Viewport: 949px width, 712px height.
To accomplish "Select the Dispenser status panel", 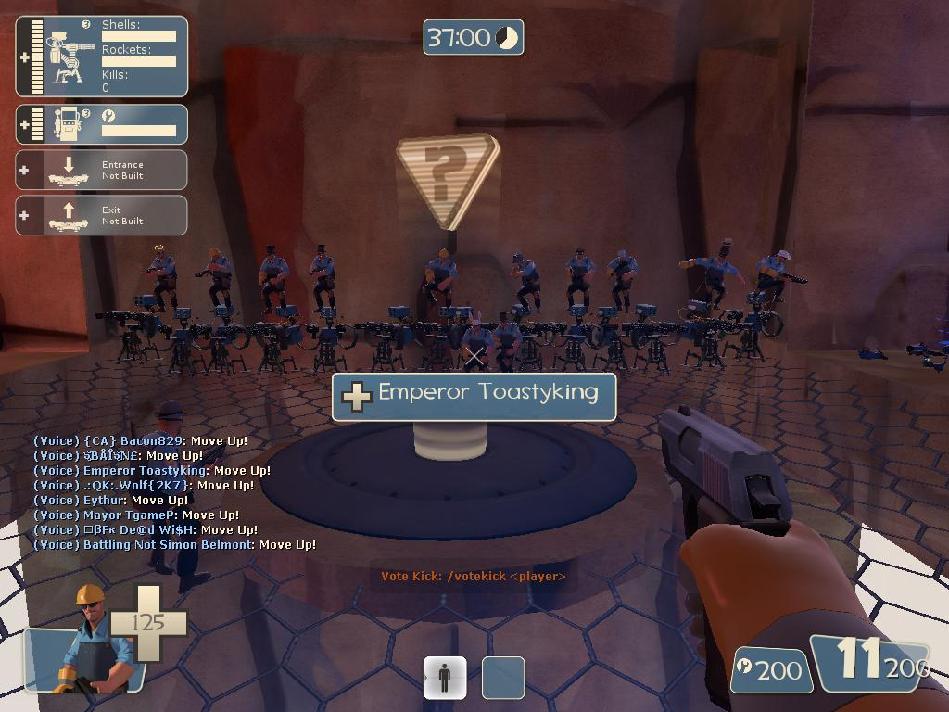I will 101,125.
